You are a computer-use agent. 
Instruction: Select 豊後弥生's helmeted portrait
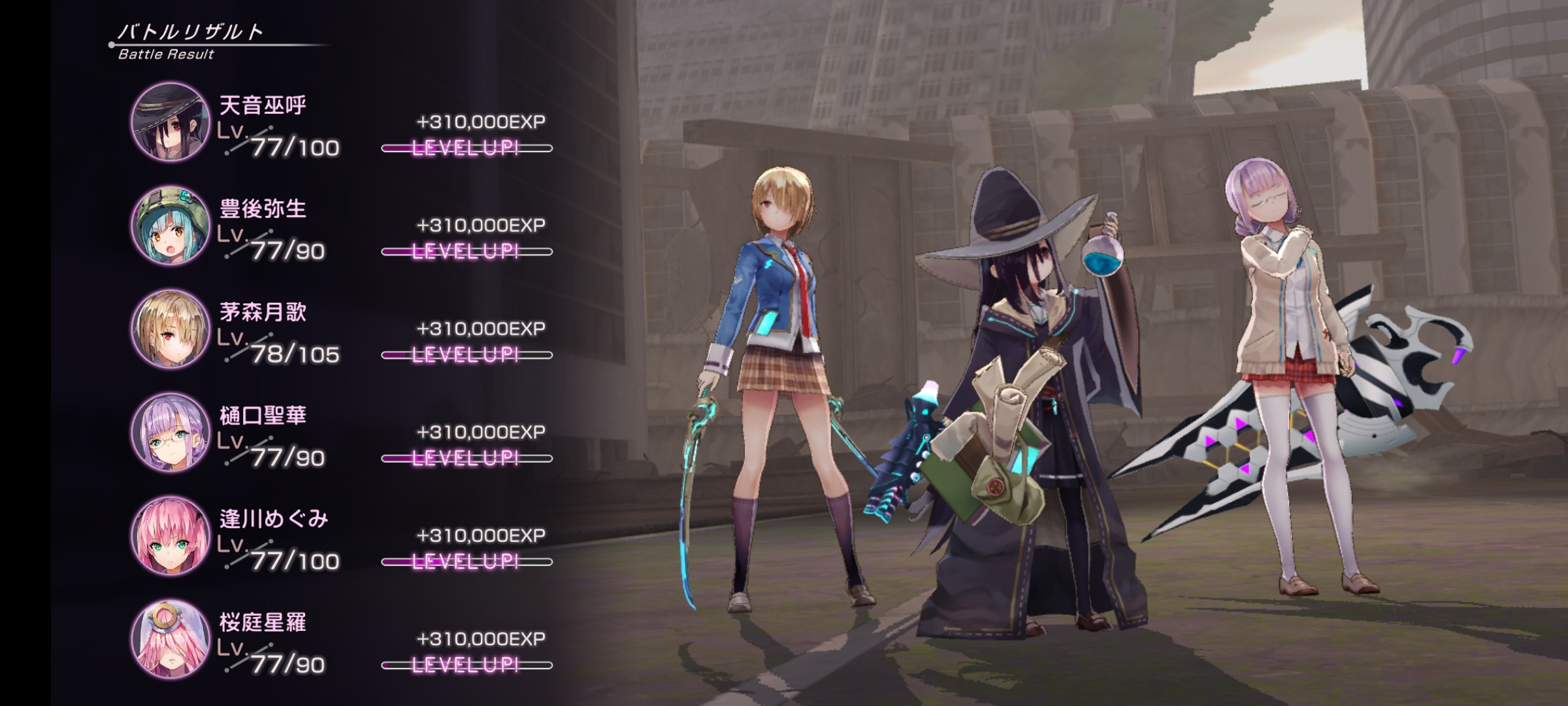(x=171, y=226)
